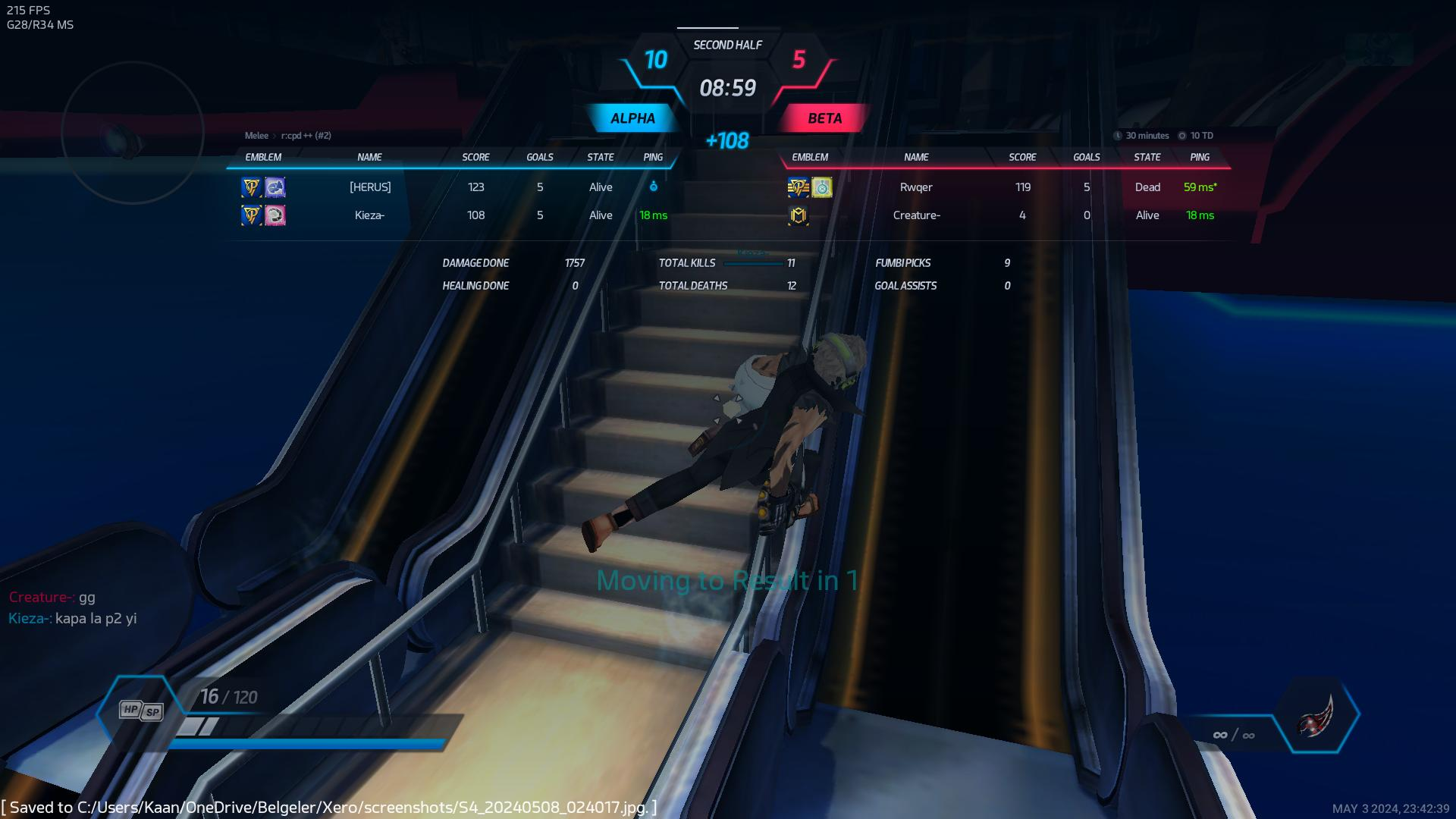Click Rwqer's green clock emblem
The width and height of the screenshot is (1456, 819).
822,187
